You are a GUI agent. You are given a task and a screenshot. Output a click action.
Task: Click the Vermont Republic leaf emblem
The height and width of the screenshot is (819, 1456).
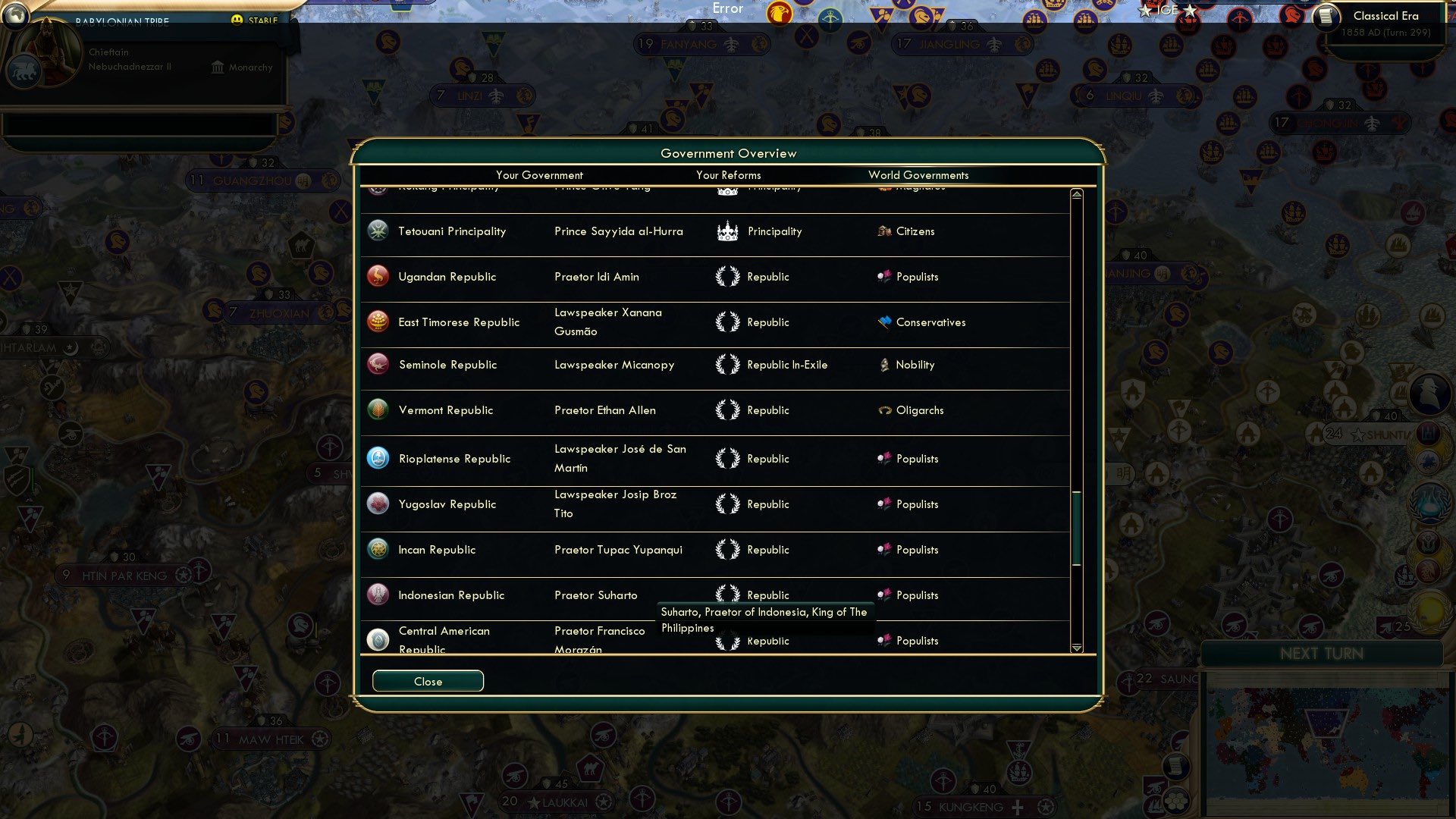[378, 410]
